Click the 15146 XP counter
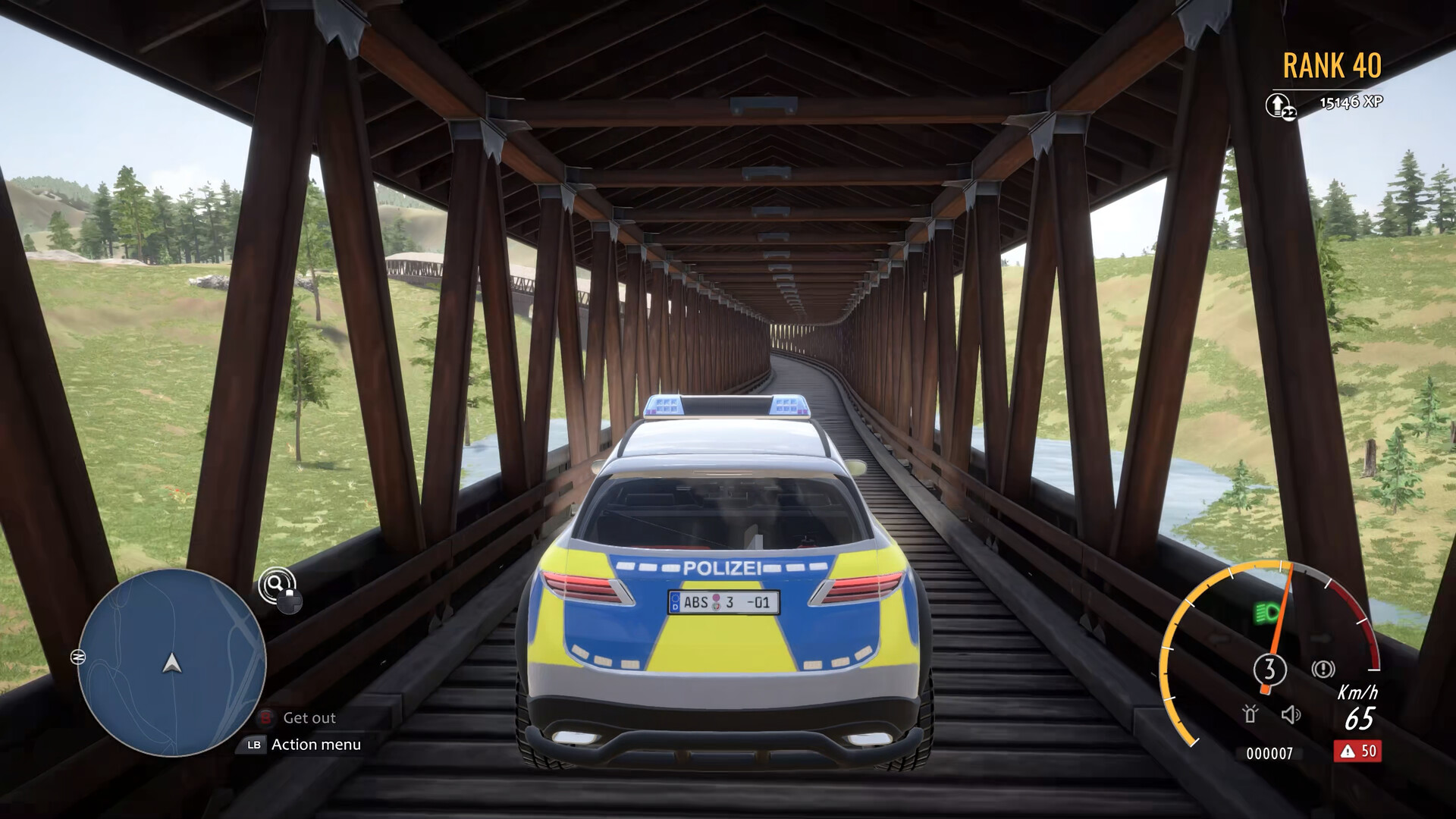Image resolution: width=1456 pixels, height=819 pixels. point(1351,101)
